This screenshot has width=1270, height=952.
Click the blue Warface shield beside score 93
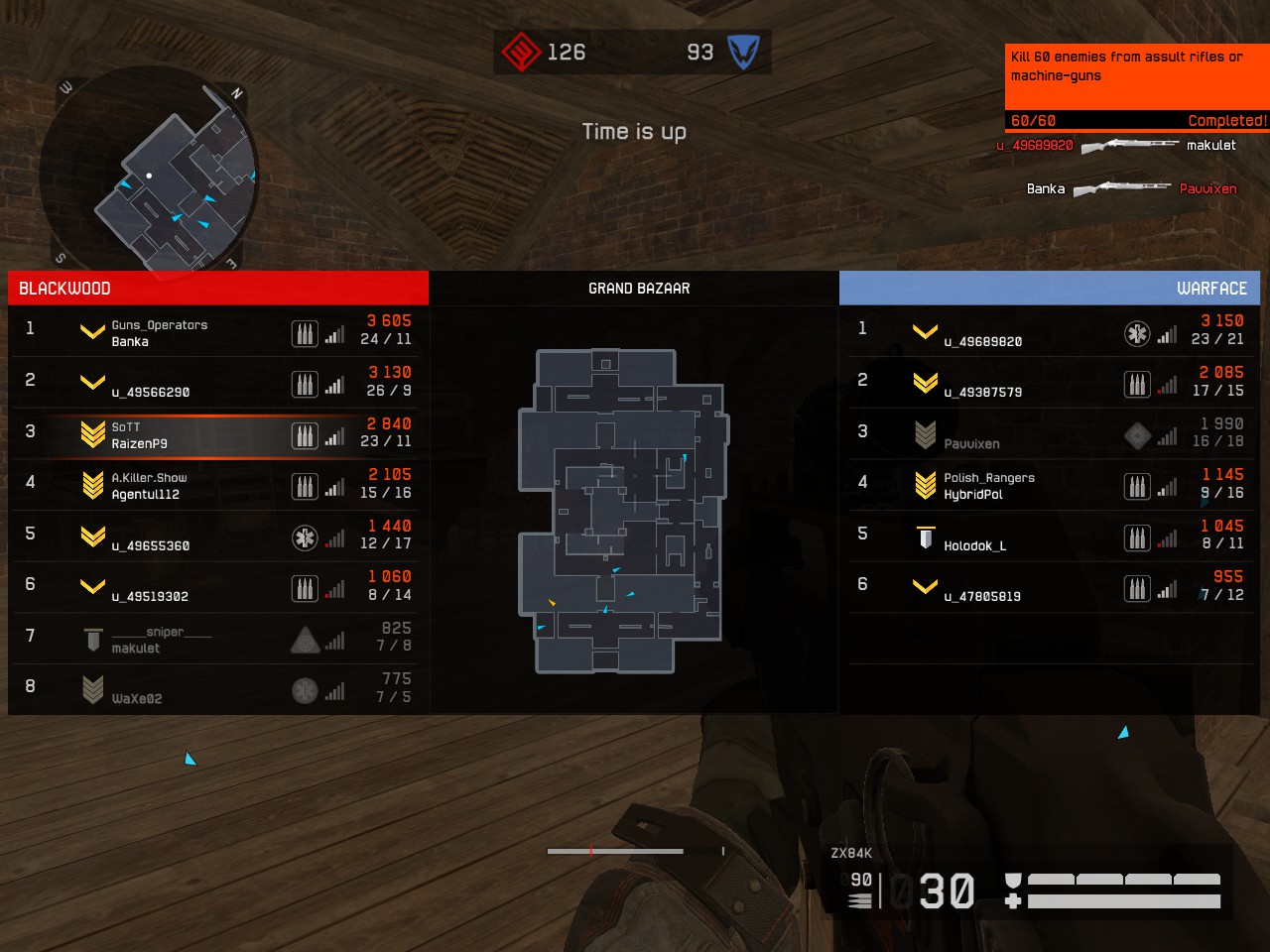(746, 52)
